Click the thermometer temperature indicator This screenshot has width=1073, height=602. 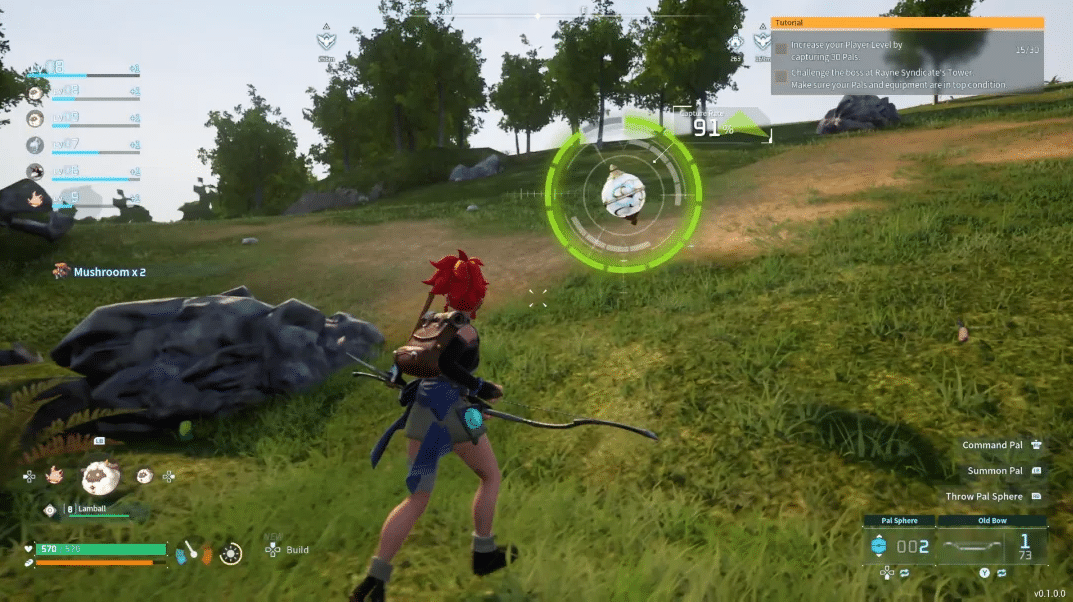pos(188,550)
